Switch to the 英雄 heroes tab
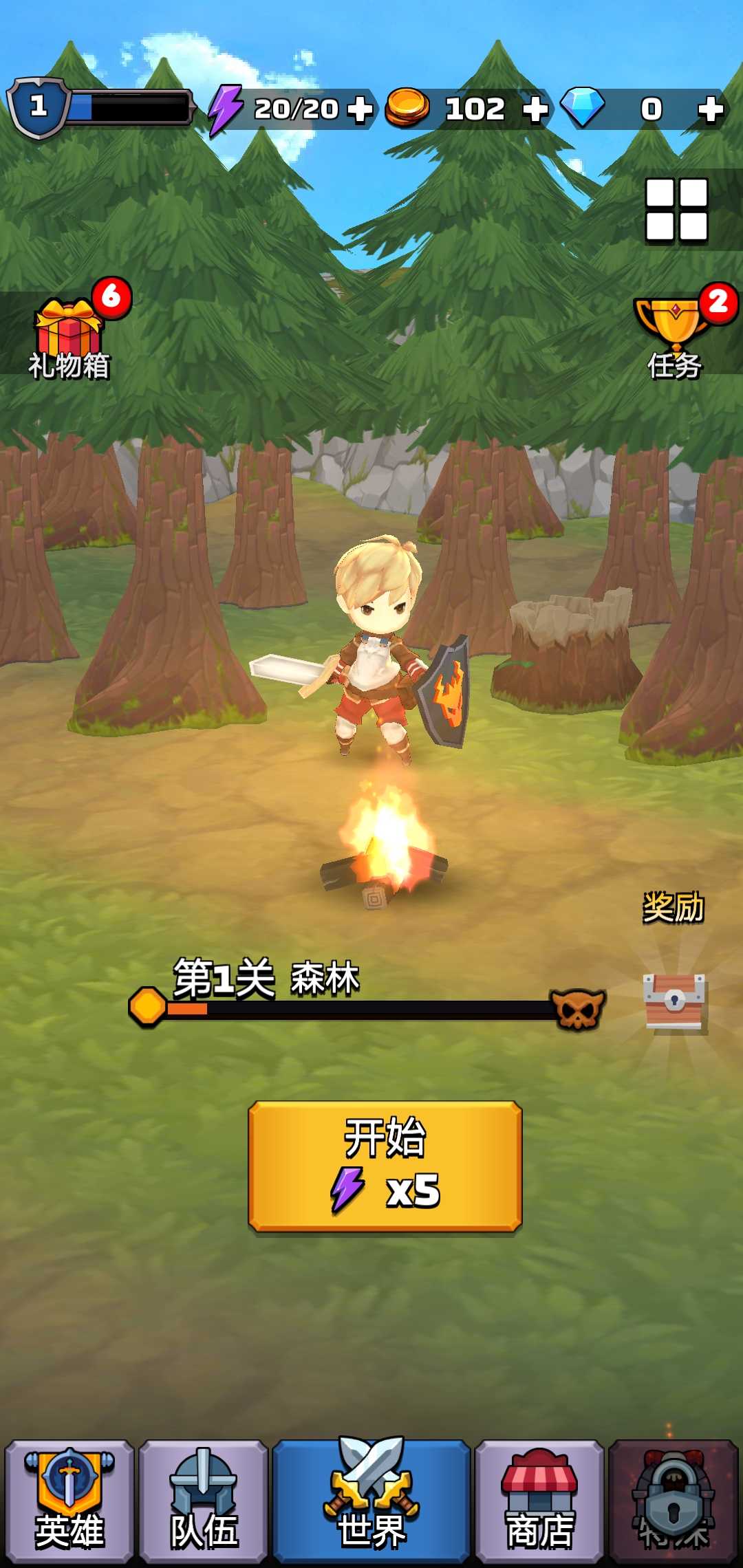743x1568 pixels. (69, 1501)
